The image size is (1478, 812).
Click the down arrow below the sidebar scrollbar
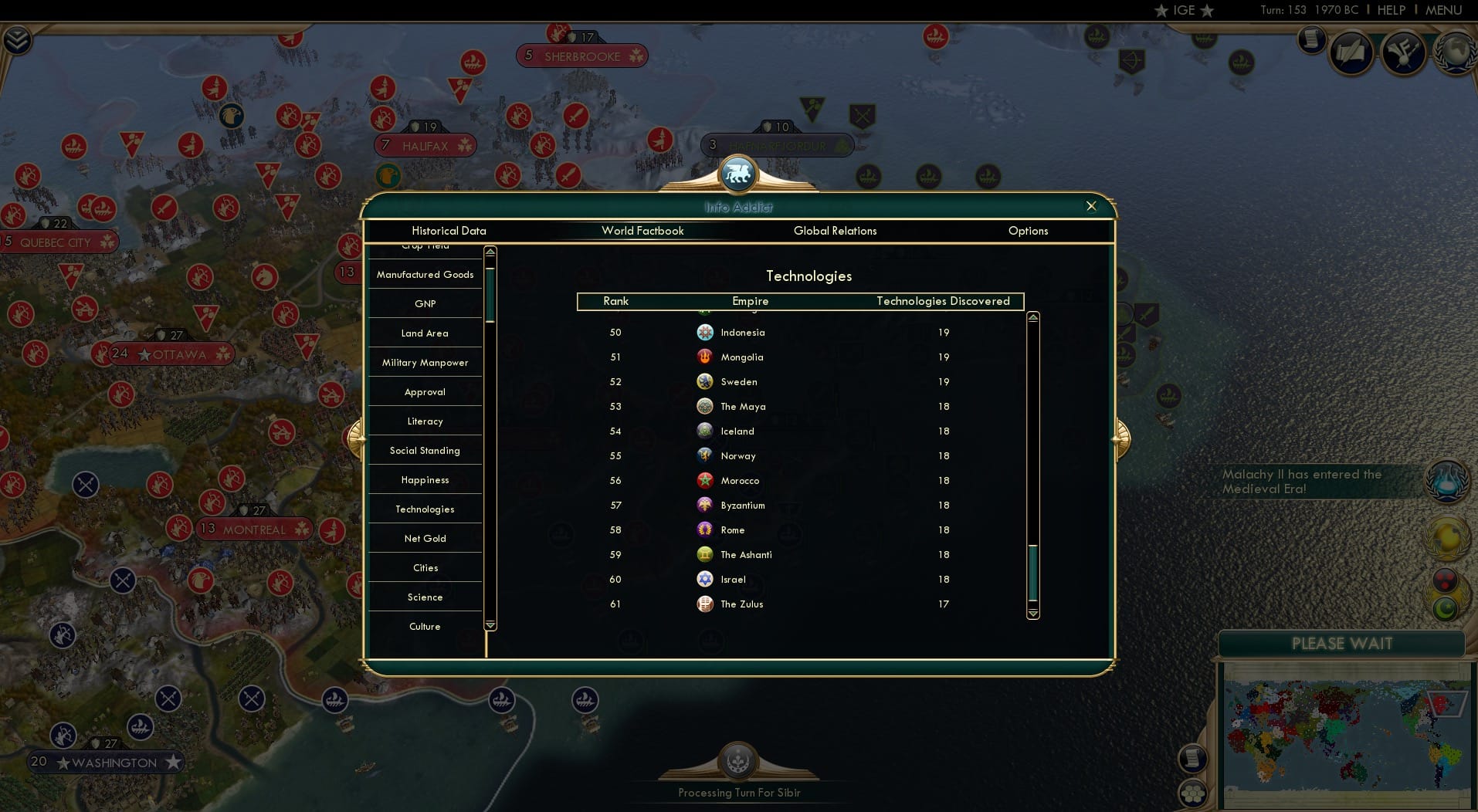click(490, 624)
